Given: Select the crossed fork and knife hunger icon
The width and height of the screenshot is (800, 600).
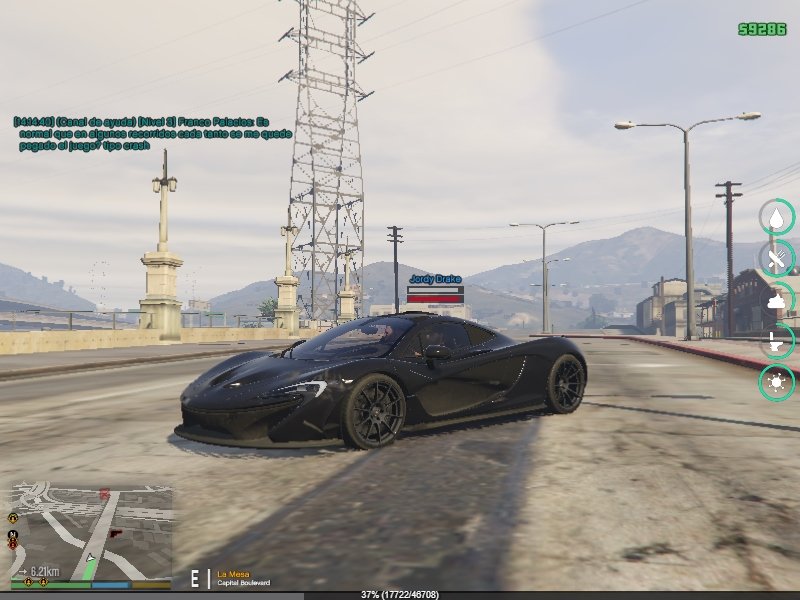Looking at the screenshot, I should tap(777, 259).
